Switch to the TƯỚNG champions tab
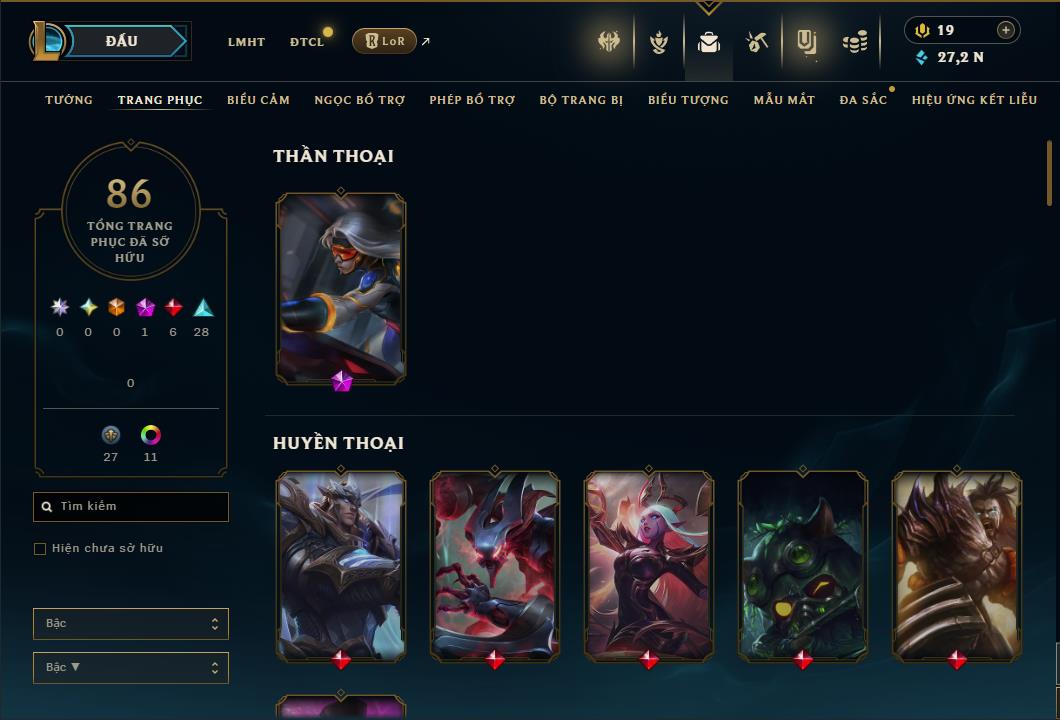 (69, 100)
